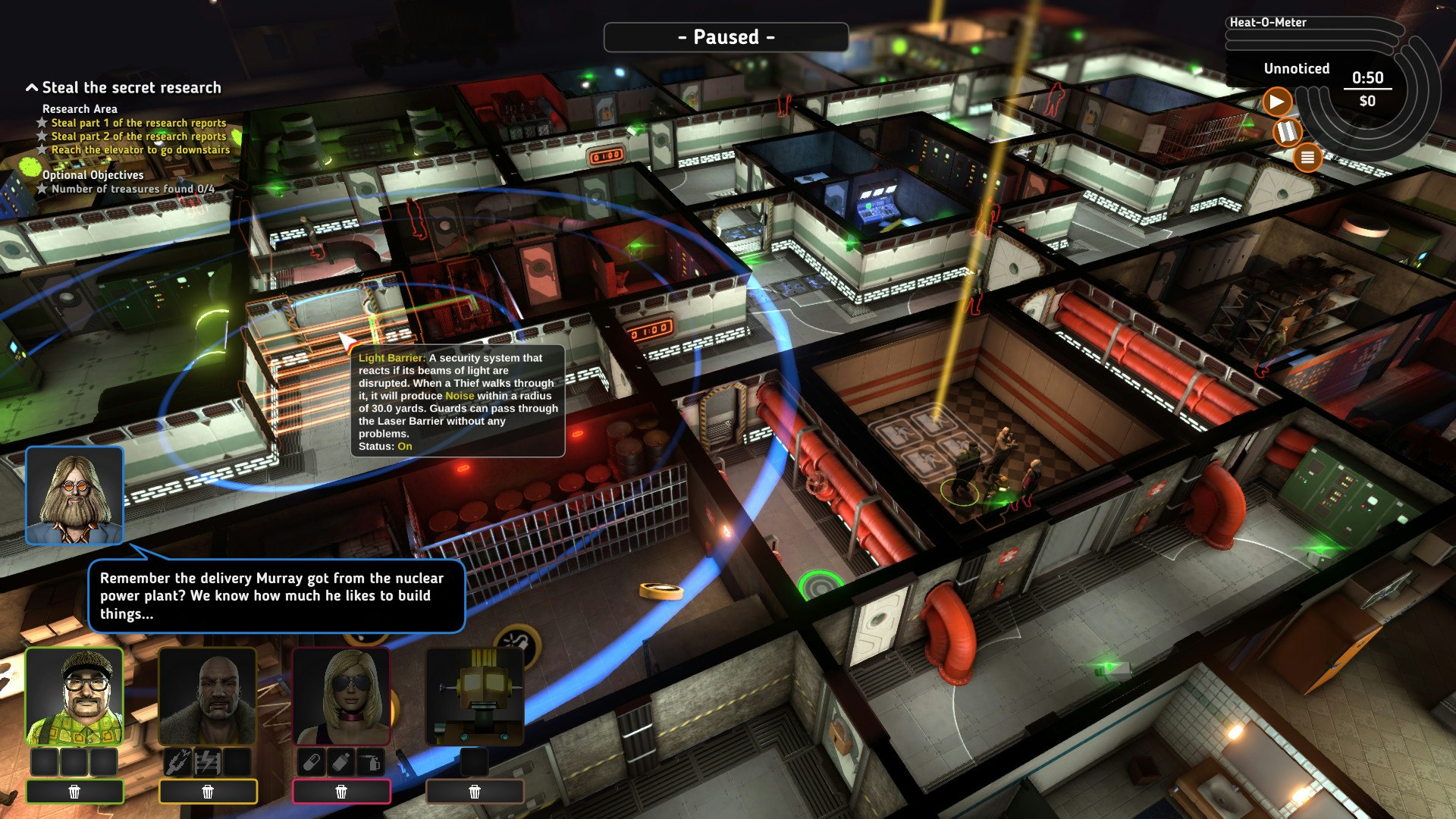Click the trash button under the green-framed character

[x=74, y=791]
